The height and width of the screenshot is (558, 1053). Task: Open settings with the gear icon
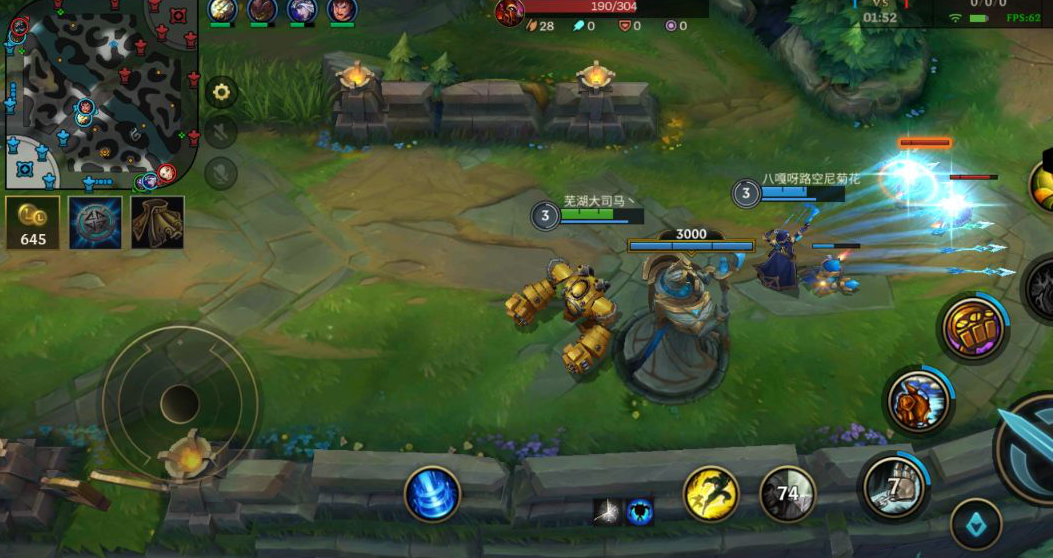(x=221, y=92)
